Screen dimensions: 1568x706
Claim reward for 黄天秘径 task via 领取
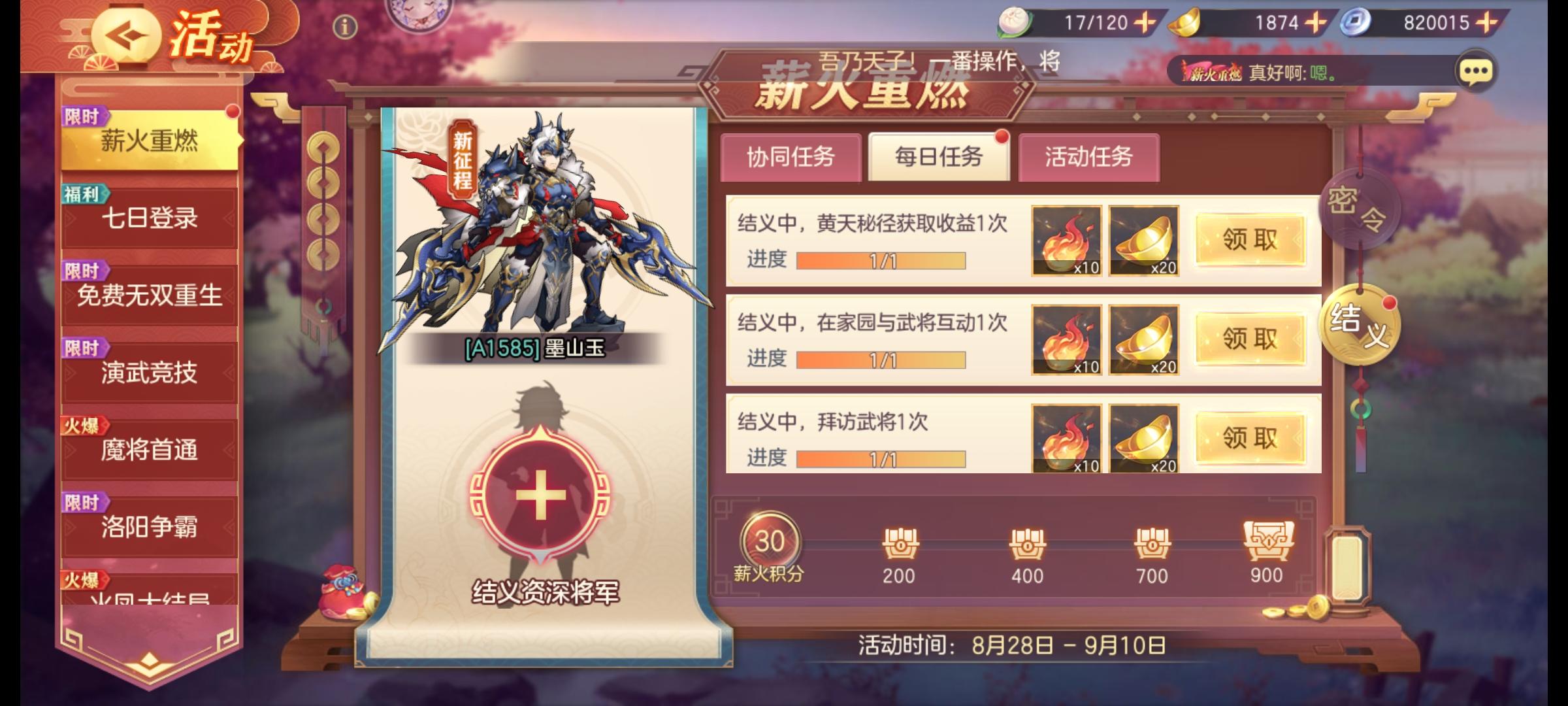tap(1249, 241)
